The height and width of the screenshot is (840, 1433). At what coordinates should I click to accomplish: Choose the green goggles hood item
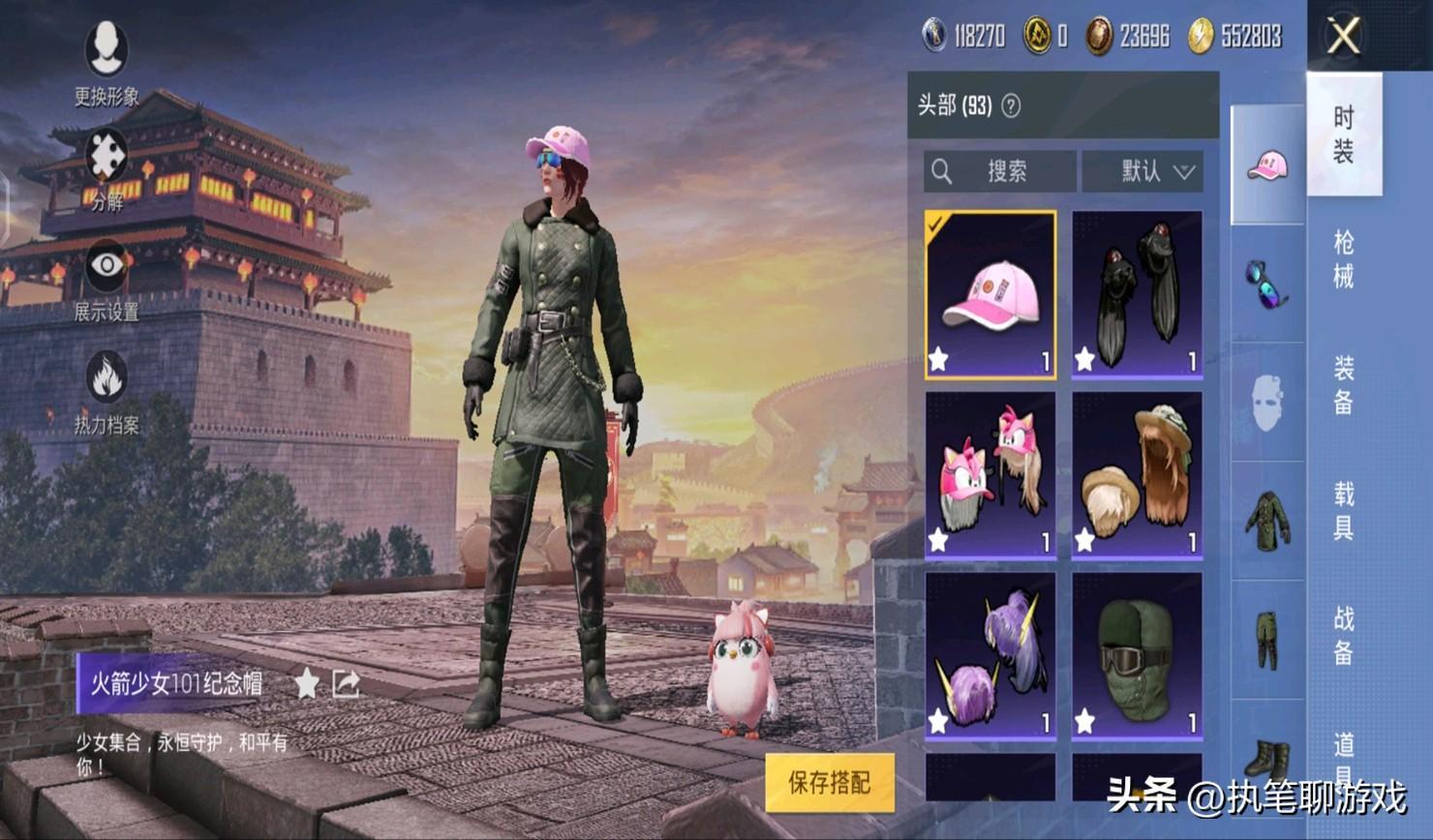click(1137, 655)
